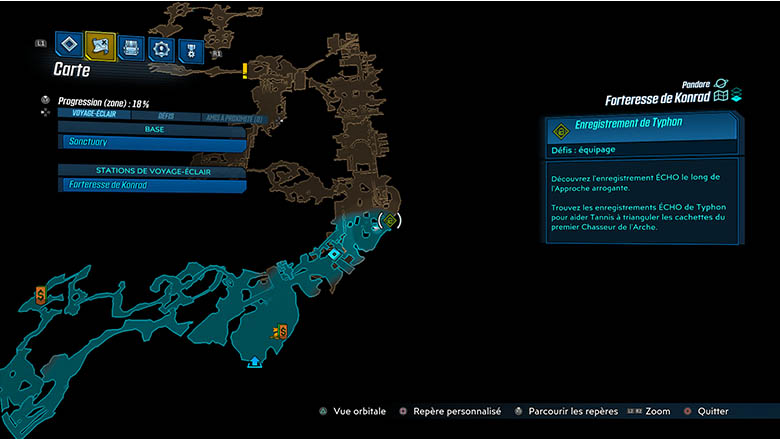Click the Typhon ECHO log map marker
Viewport: 780px width, 439px height.
click(x=391, y=220)
